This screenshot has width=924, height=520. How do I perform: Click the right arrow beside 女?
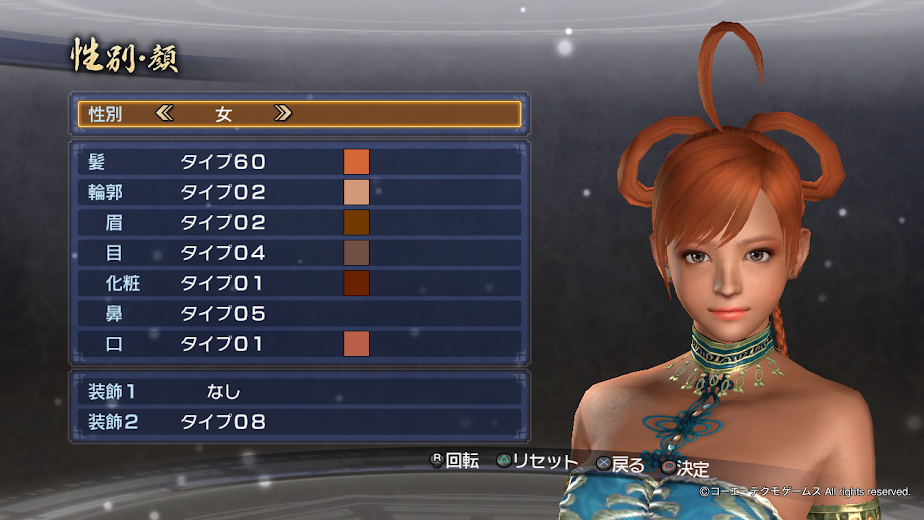point(283,114)
